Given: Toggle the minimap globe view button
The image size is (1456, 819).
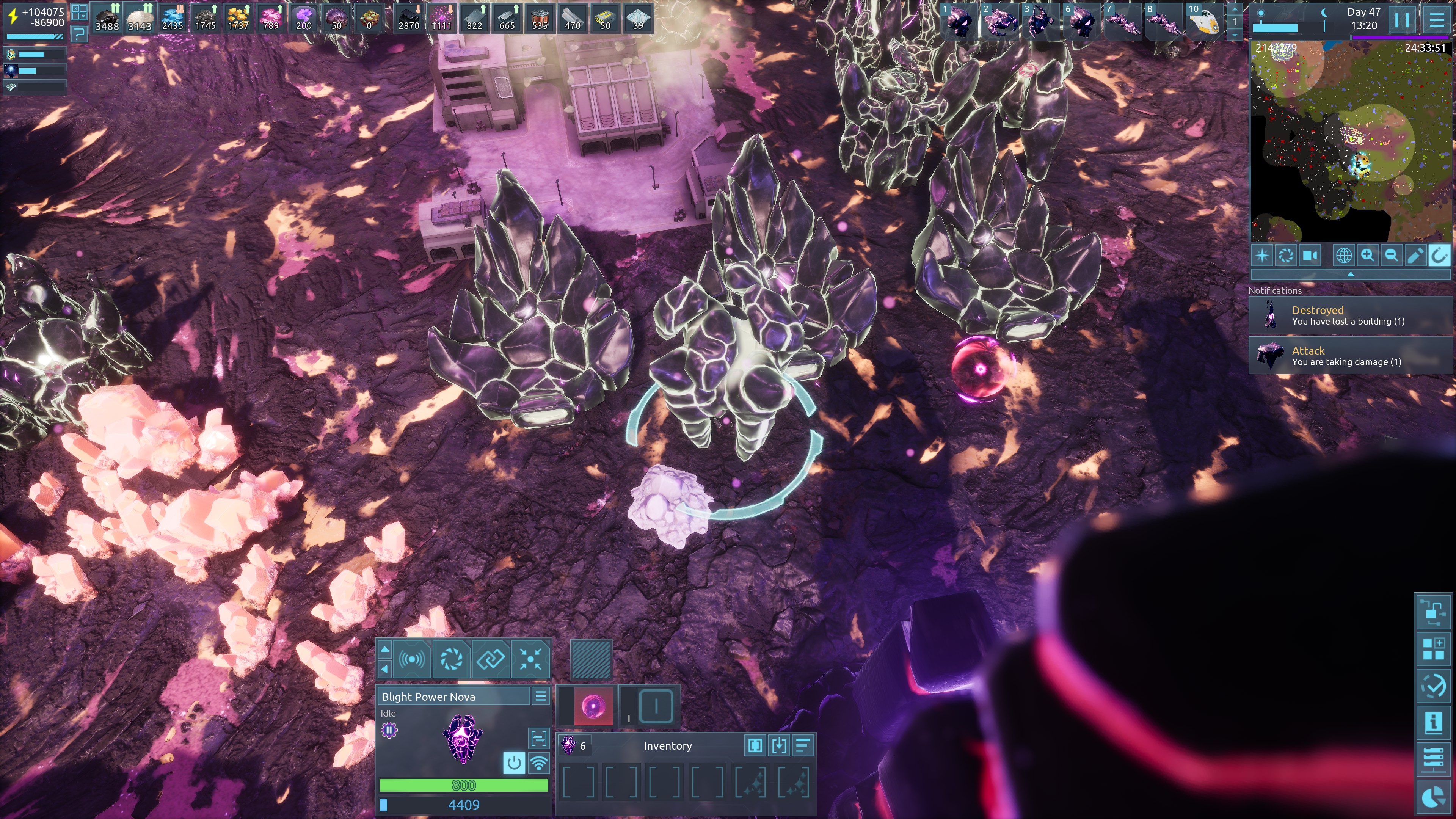Looking at the screenshot, I should (x=1343, y=256).
